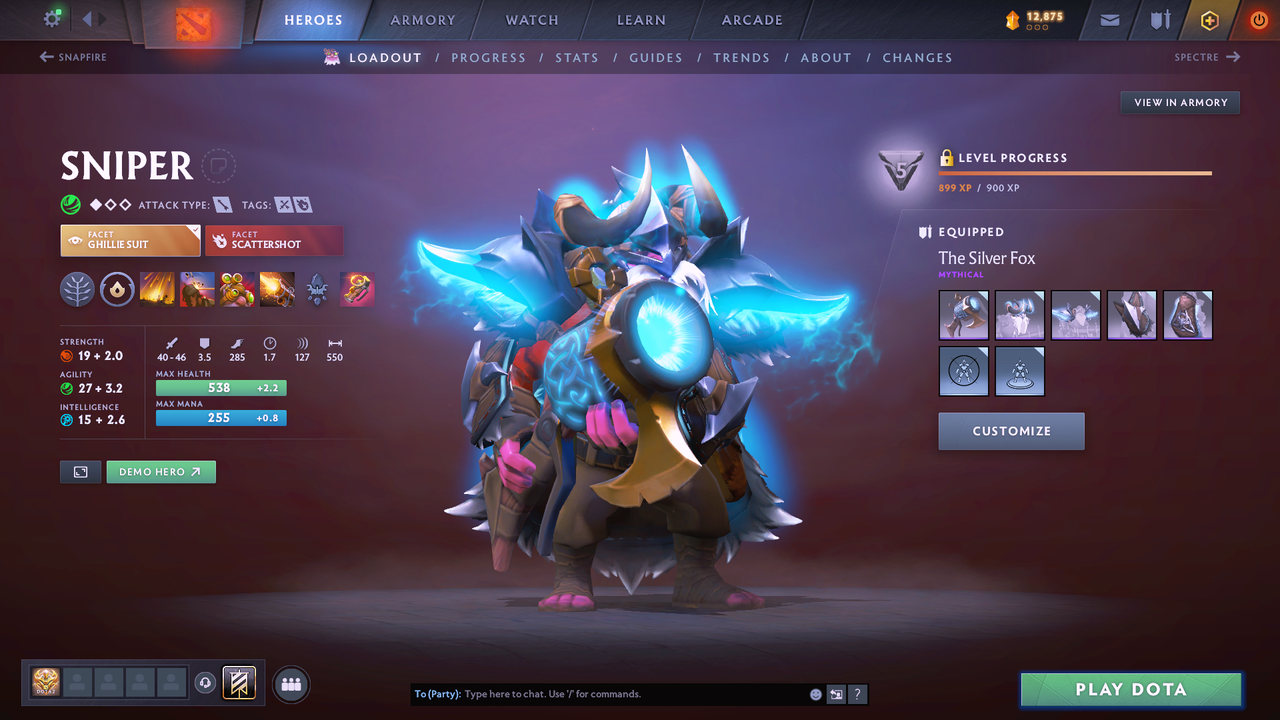Select the Shrapnel ability icon
The image size is (1280, 720).
point(157,289)
